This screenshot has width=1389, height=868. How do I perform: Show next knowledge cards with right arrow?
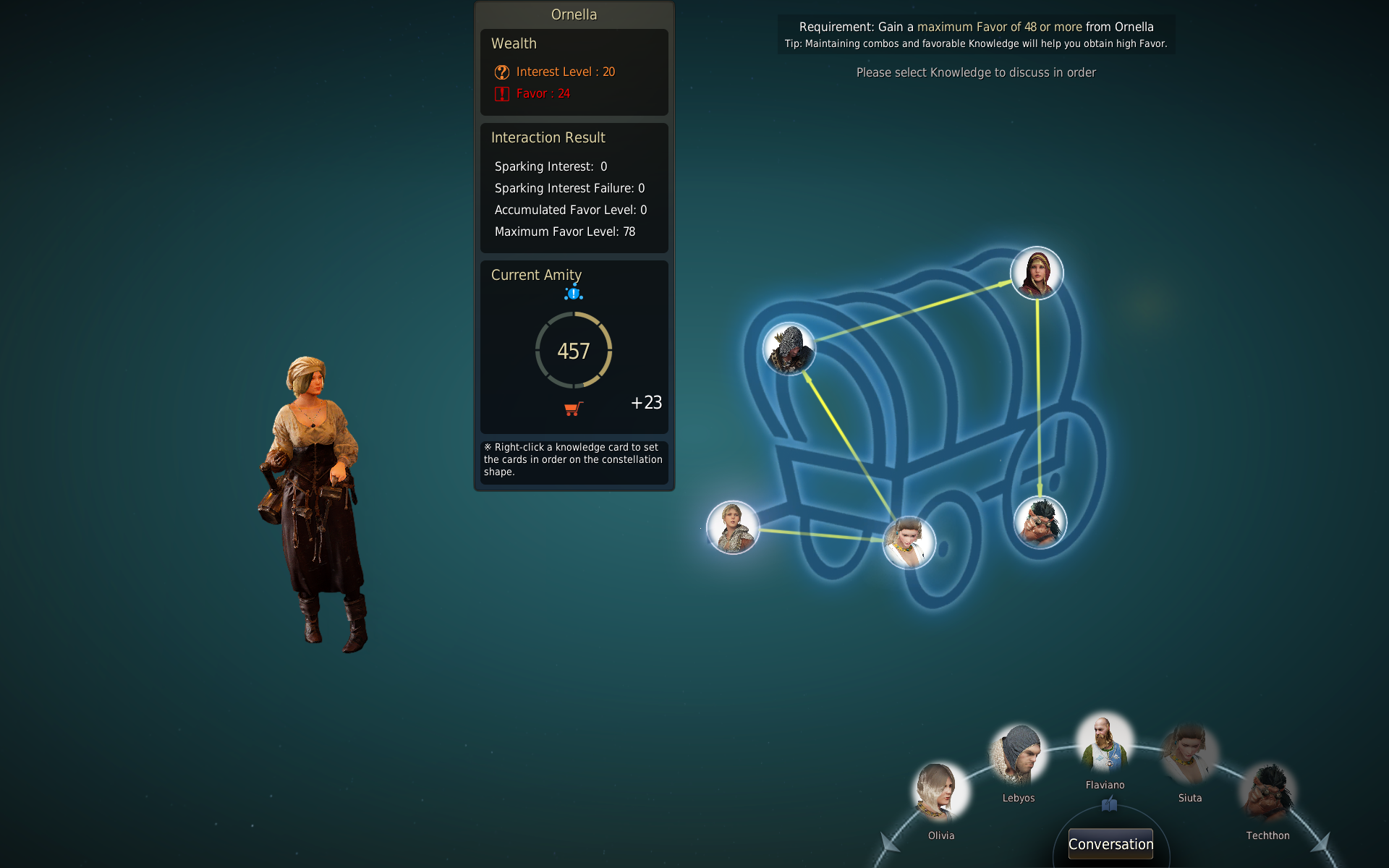[x=1321, y=843]
